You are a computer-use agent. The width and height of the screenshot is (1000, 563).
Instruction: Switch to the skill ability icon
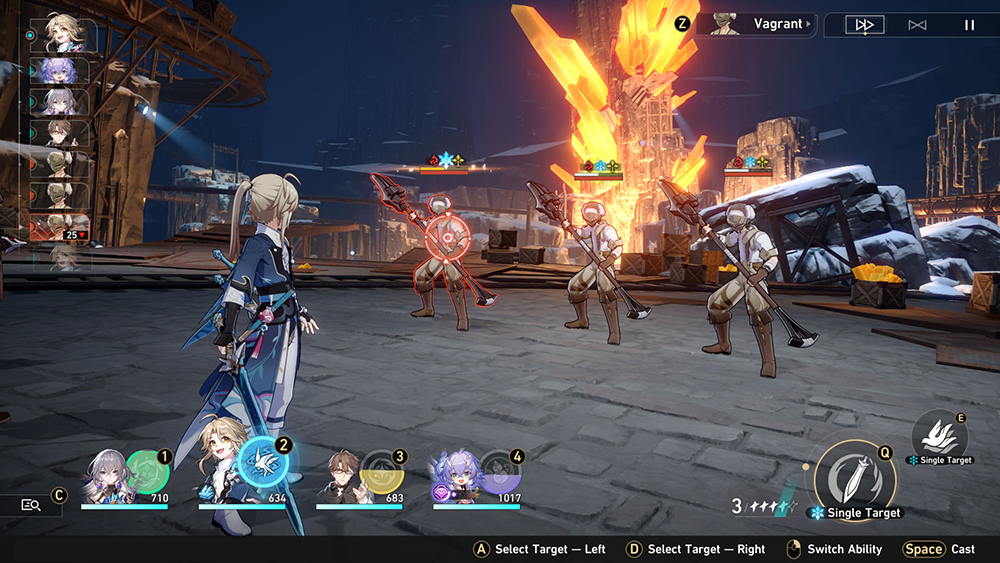pos(938,435)
